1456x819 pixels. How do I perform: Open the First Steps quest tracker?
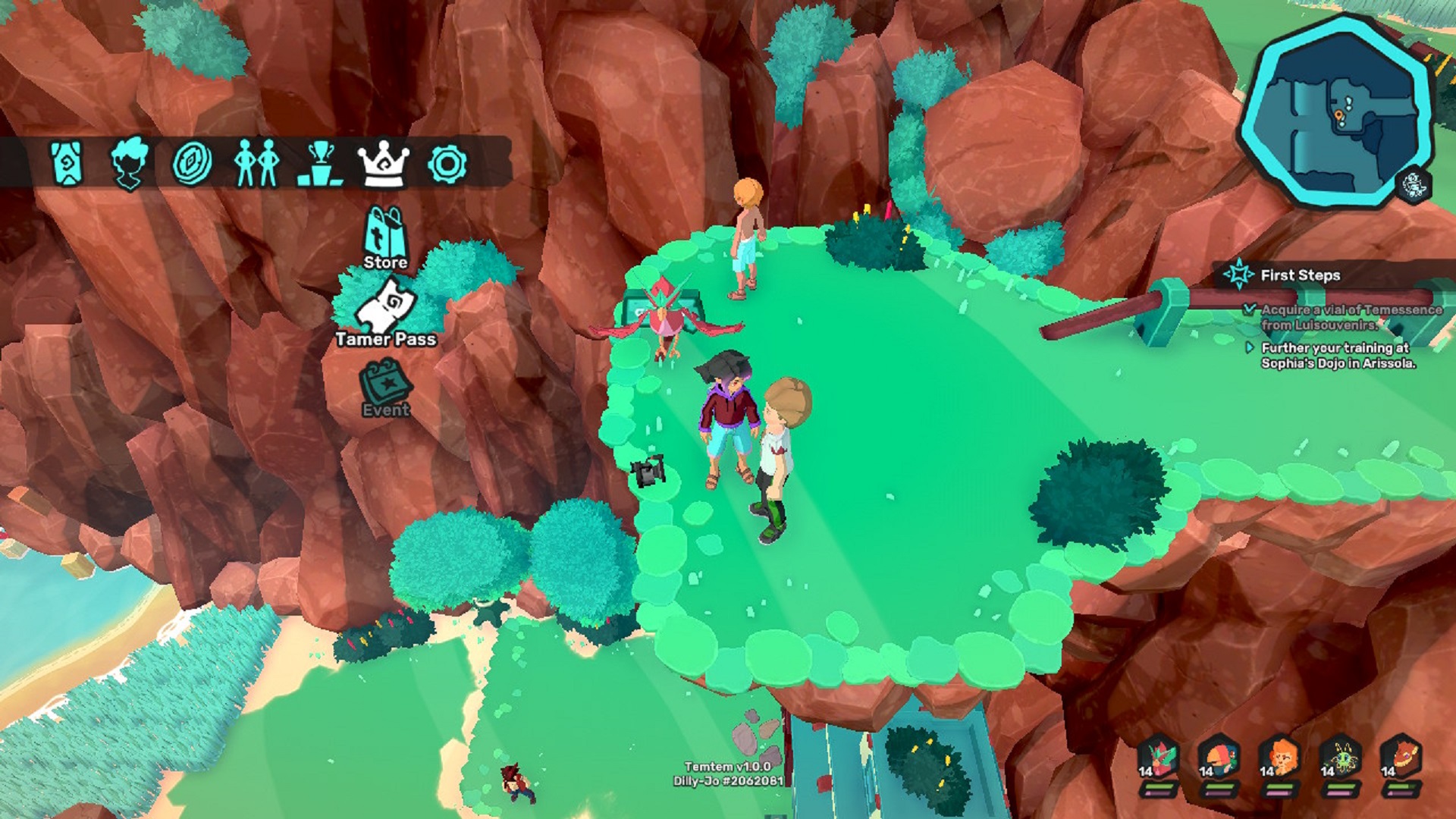coord(1300,275)
